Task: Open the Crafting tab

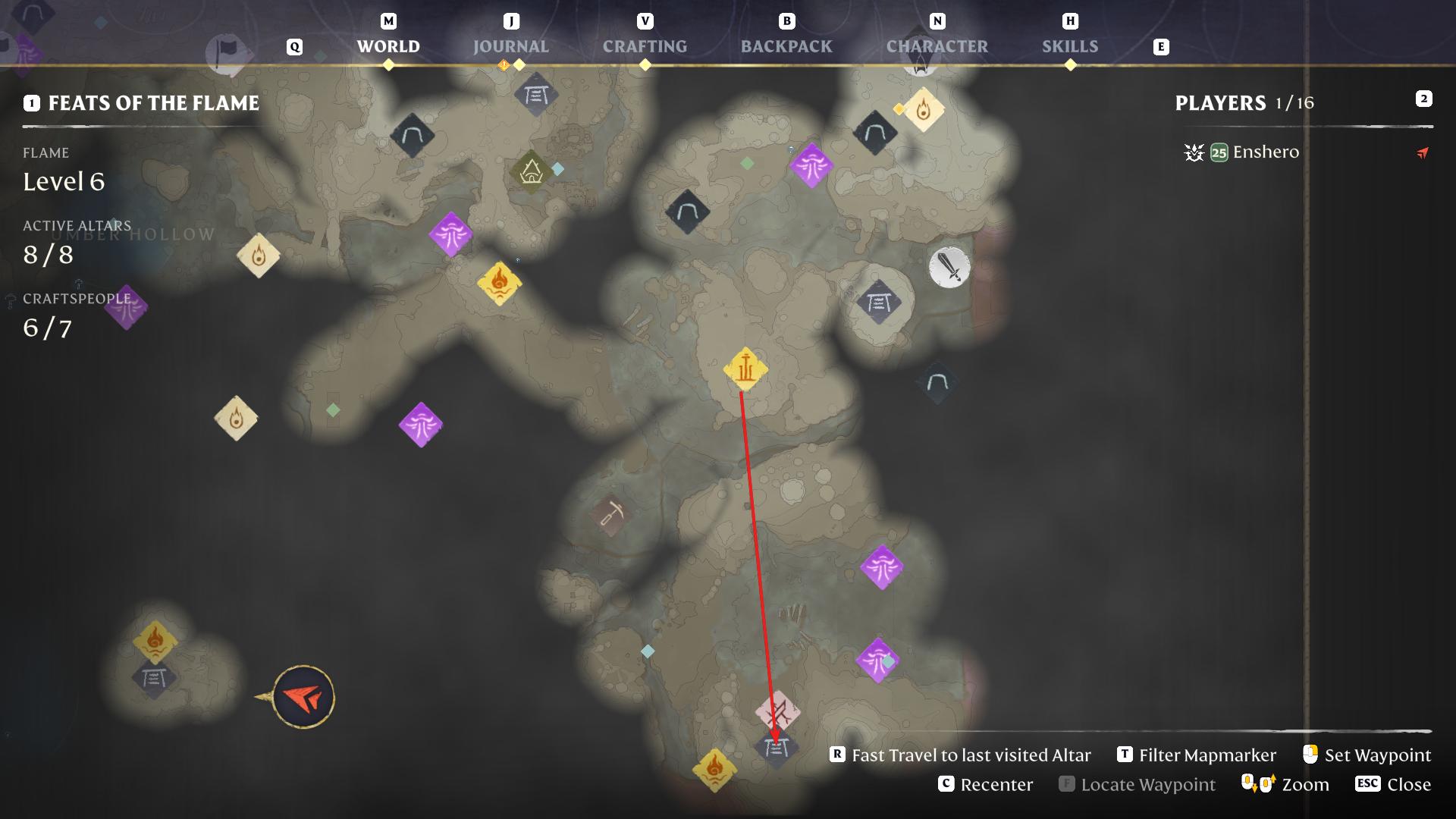Action: coord(645,46)
